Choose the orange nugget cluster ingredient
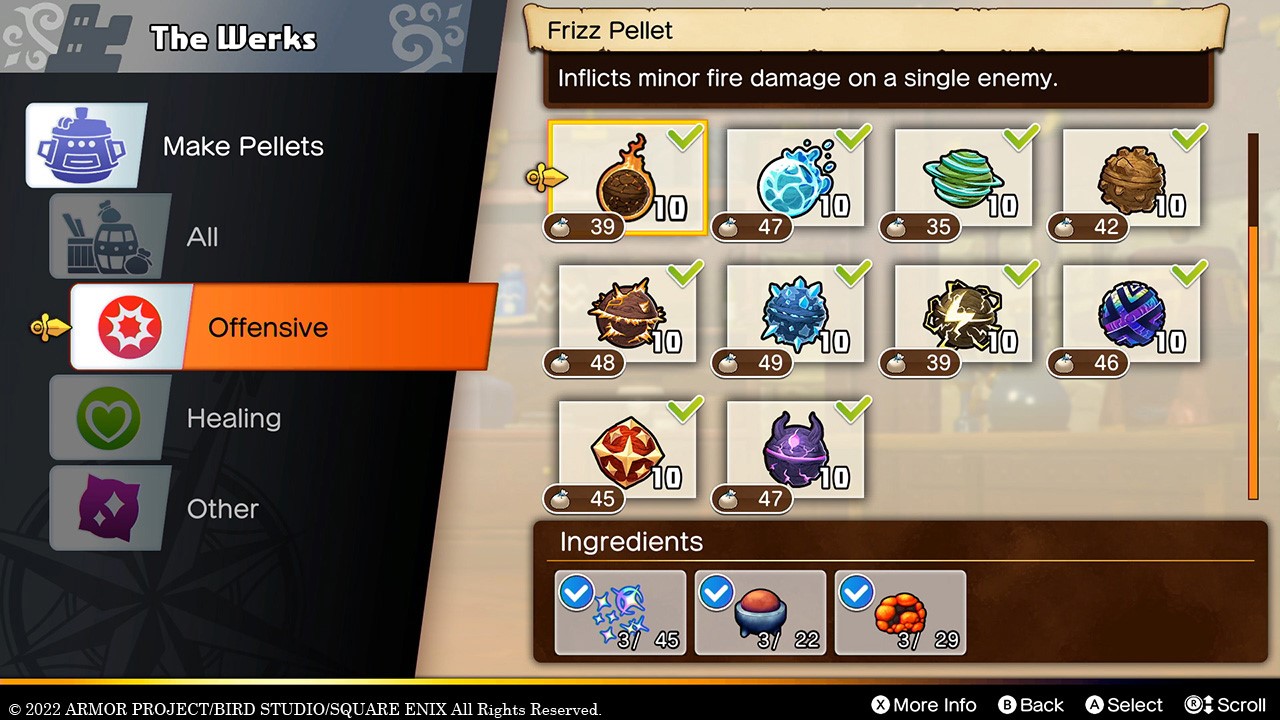The image size is (1280, 720). point(900,612)
